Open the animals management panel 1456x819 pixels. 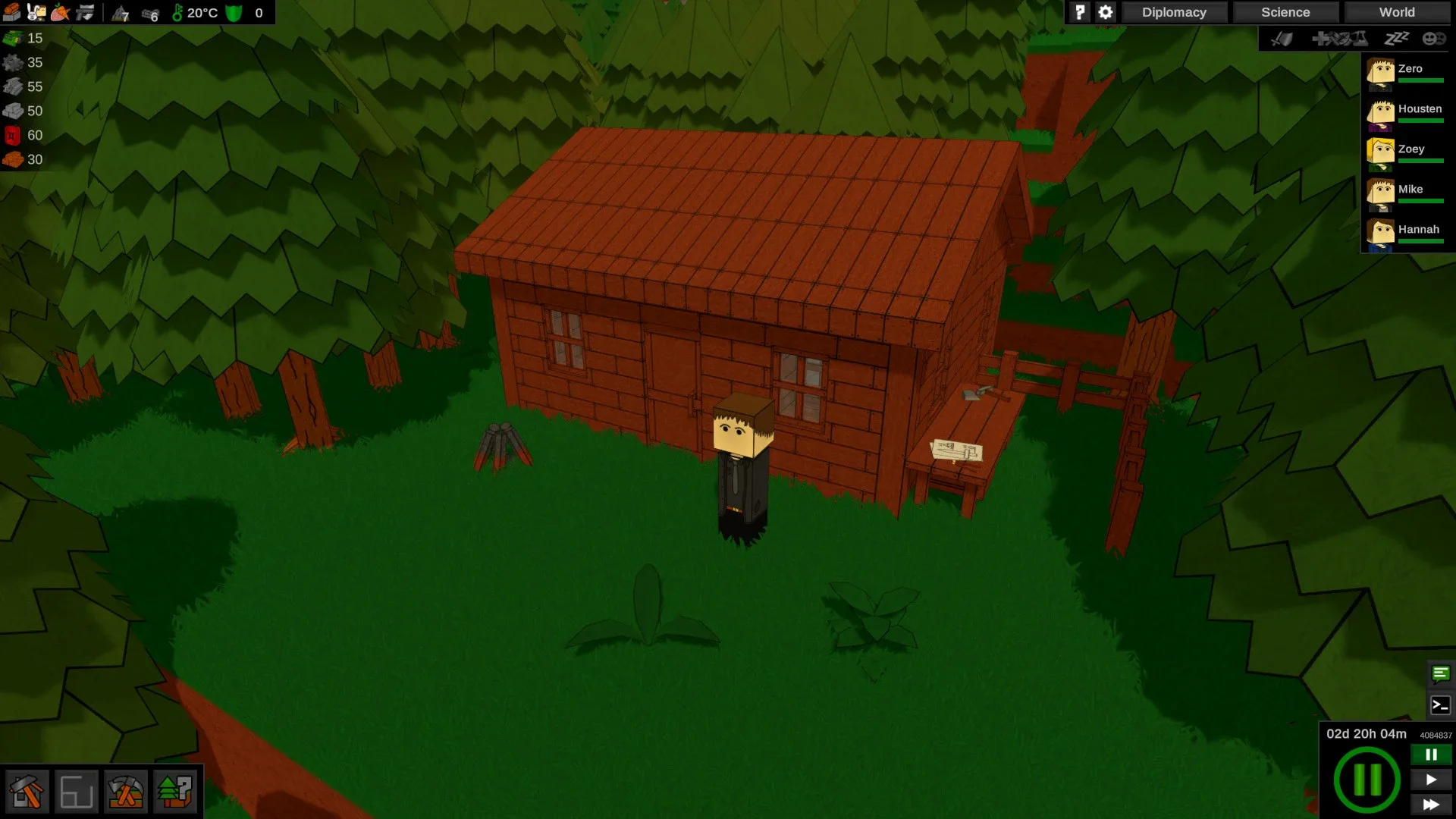(x=33, y=12)
